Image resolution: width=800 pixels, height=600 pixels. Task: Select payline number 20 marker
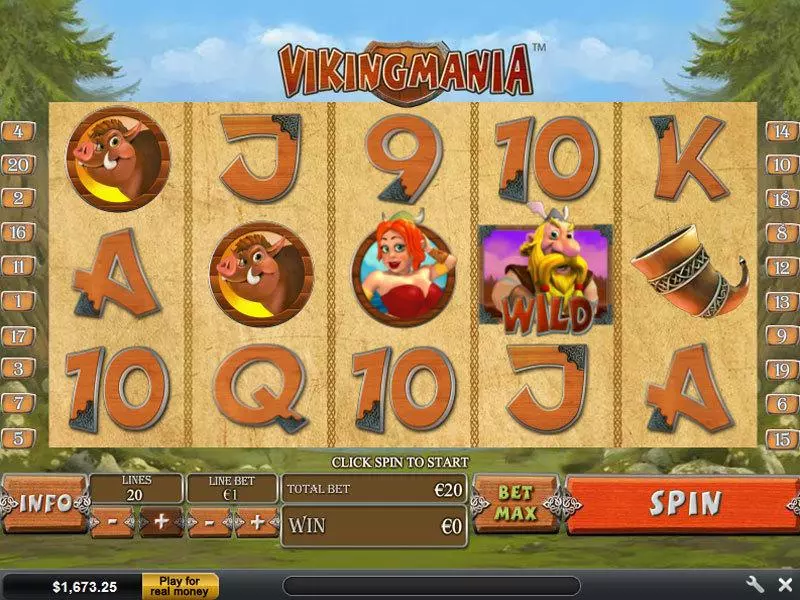[x=18, y=165]
